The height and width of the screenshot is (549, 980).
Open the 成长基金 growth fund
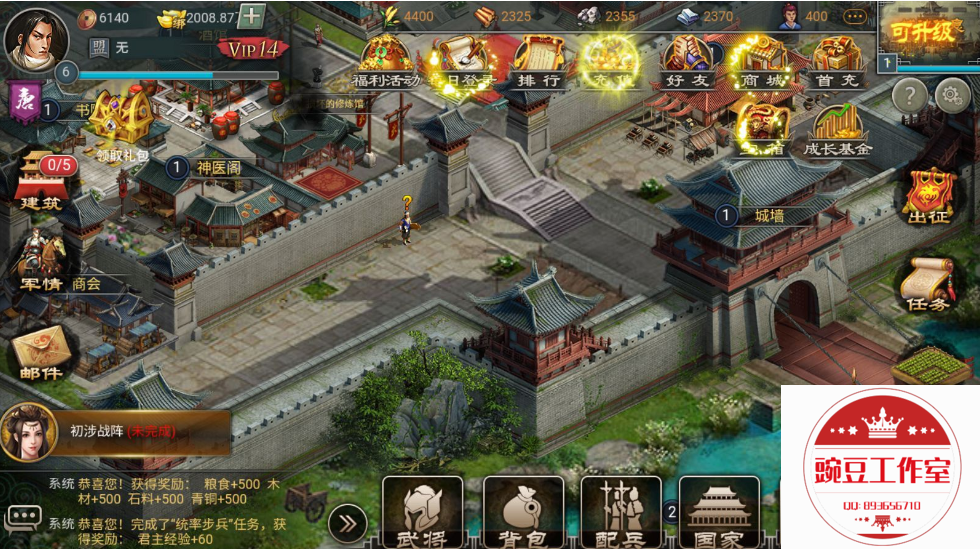click(837, 132)
